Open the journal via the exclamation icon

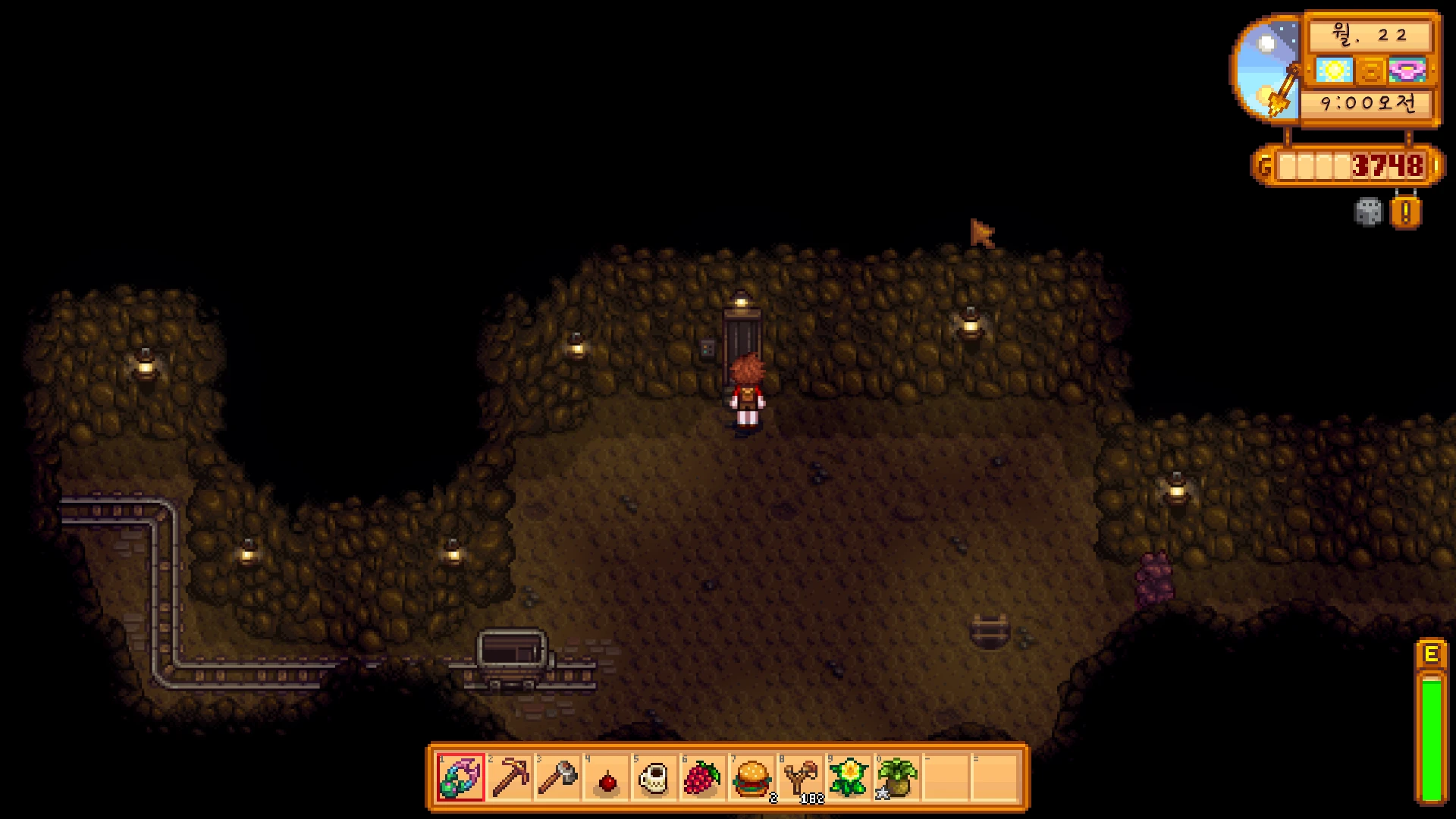tap(1405, 212)
